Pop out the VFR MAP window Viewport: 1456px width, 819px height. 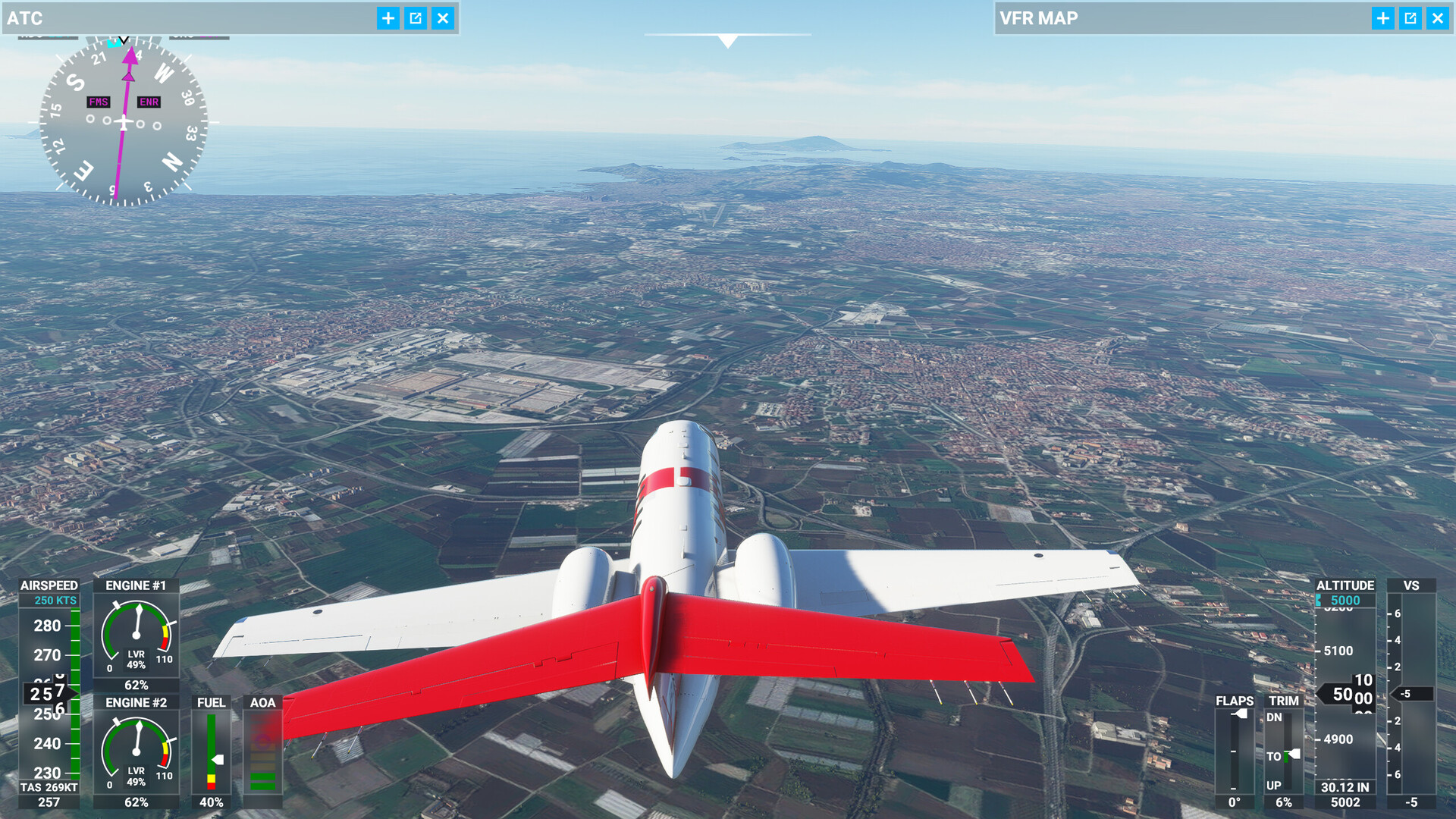point(1410,18)
